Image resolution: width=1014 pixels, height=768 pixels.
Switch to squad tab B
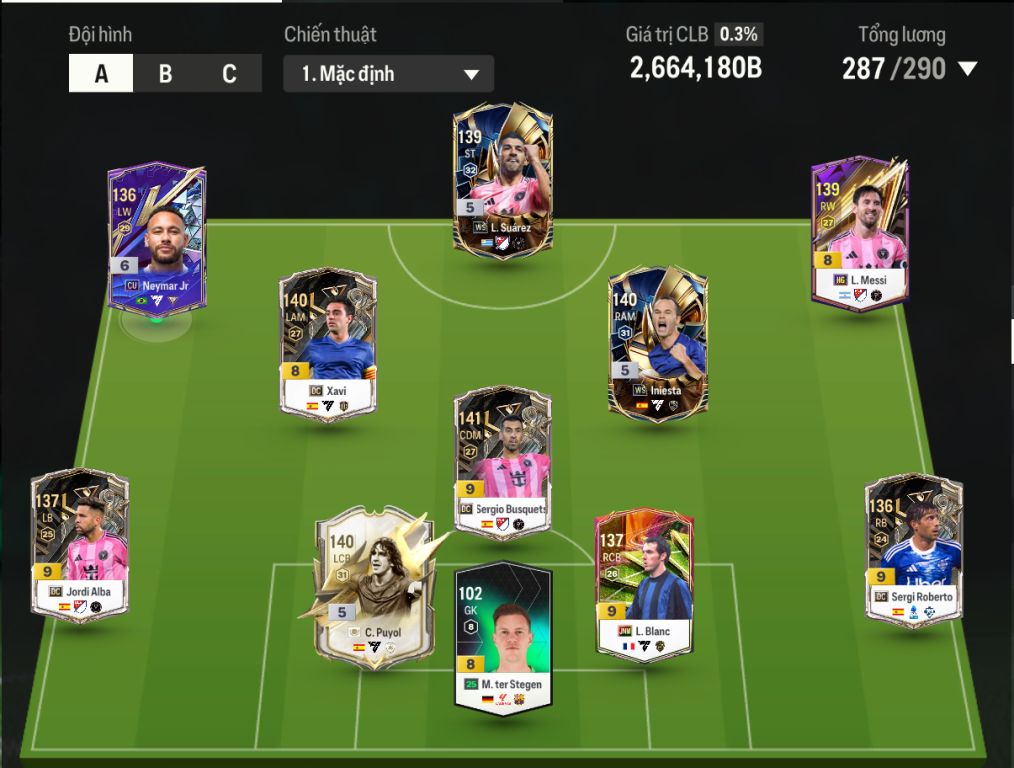coord(165,74)
